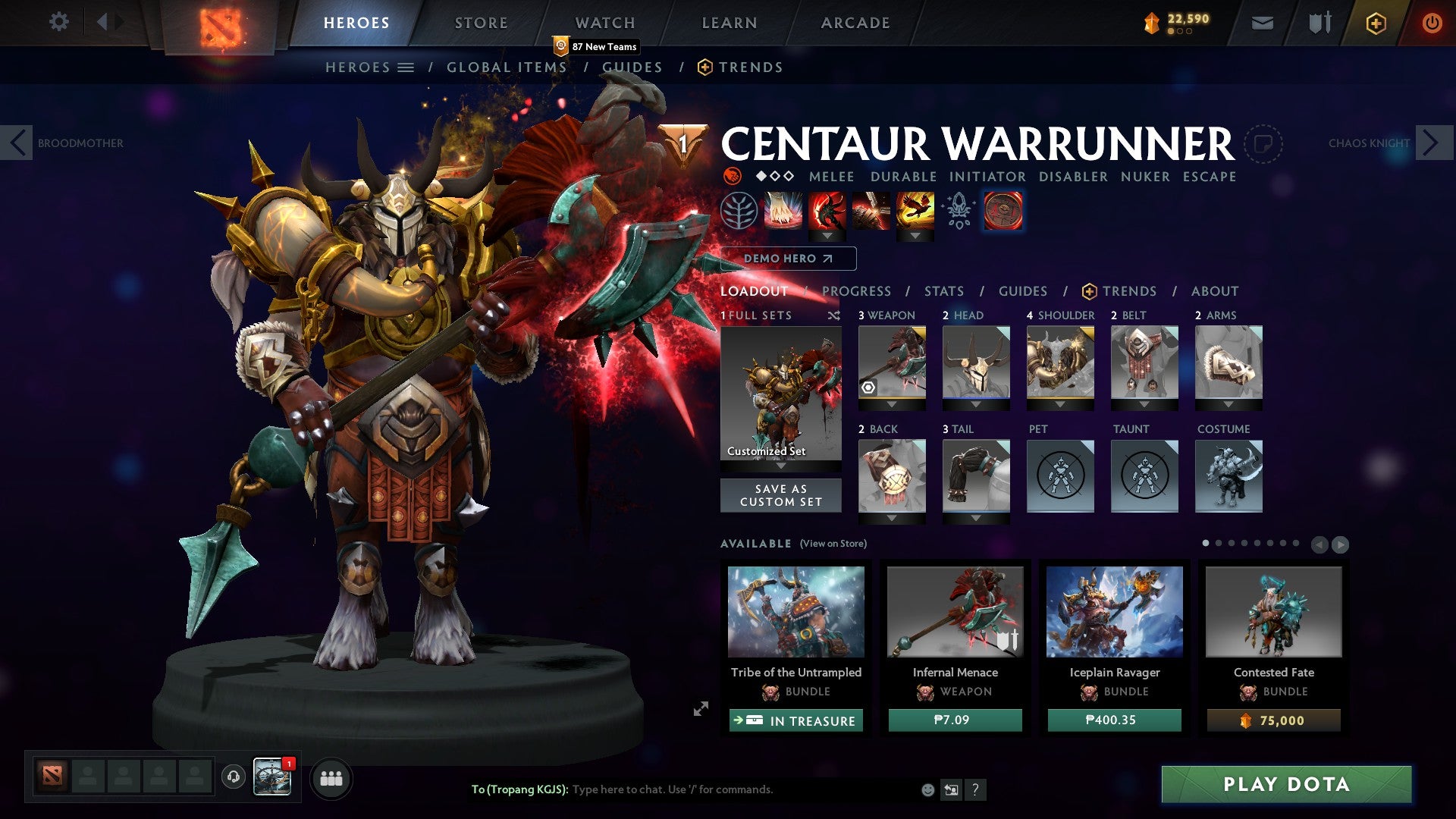Open the settings gear

tap(58, 22)
